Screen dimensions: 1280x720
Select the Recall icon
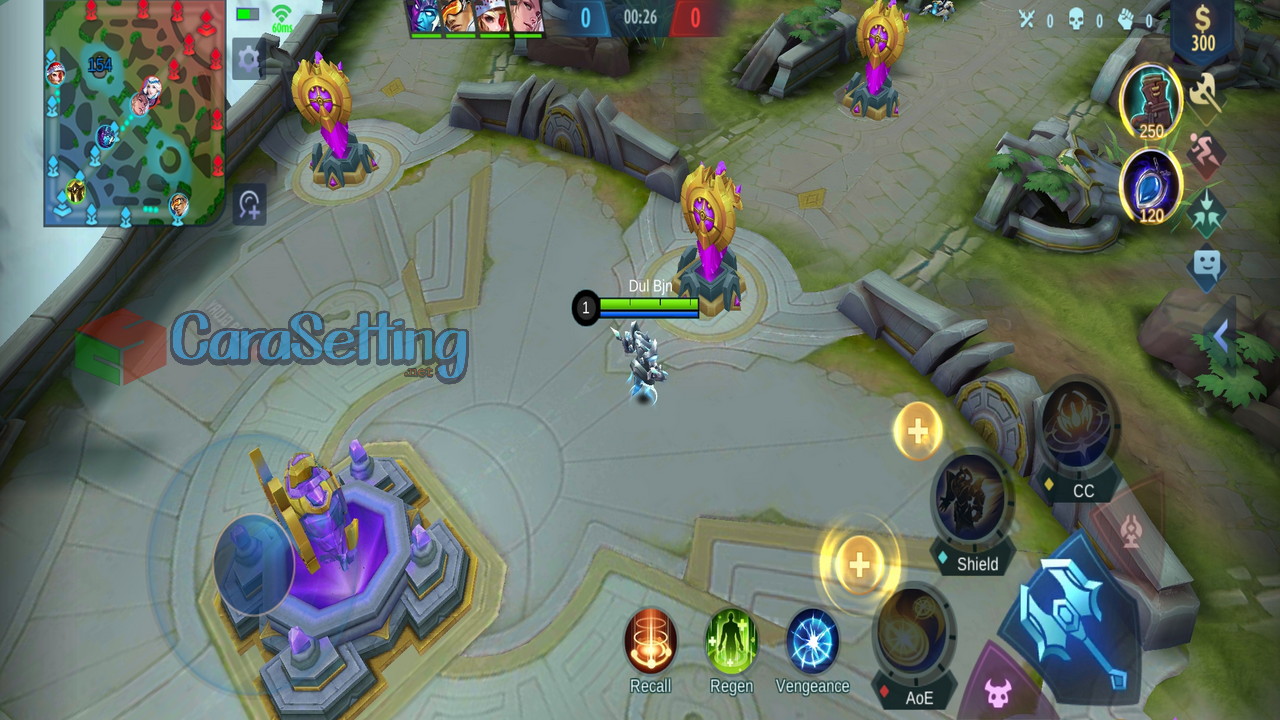[x=650, y=644]
